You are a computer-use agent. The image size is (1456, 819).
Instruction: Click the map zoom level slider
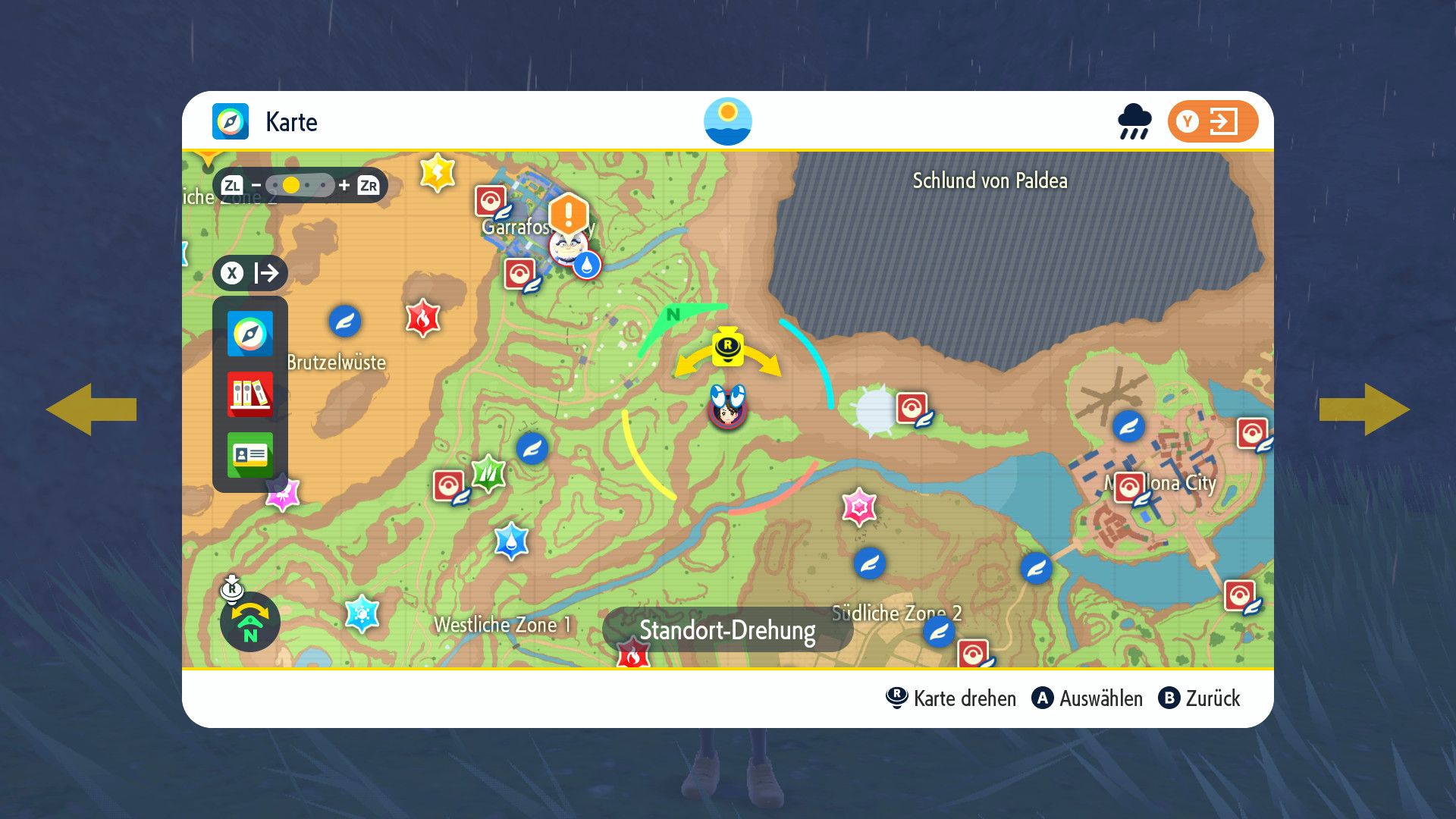point(300,185)
